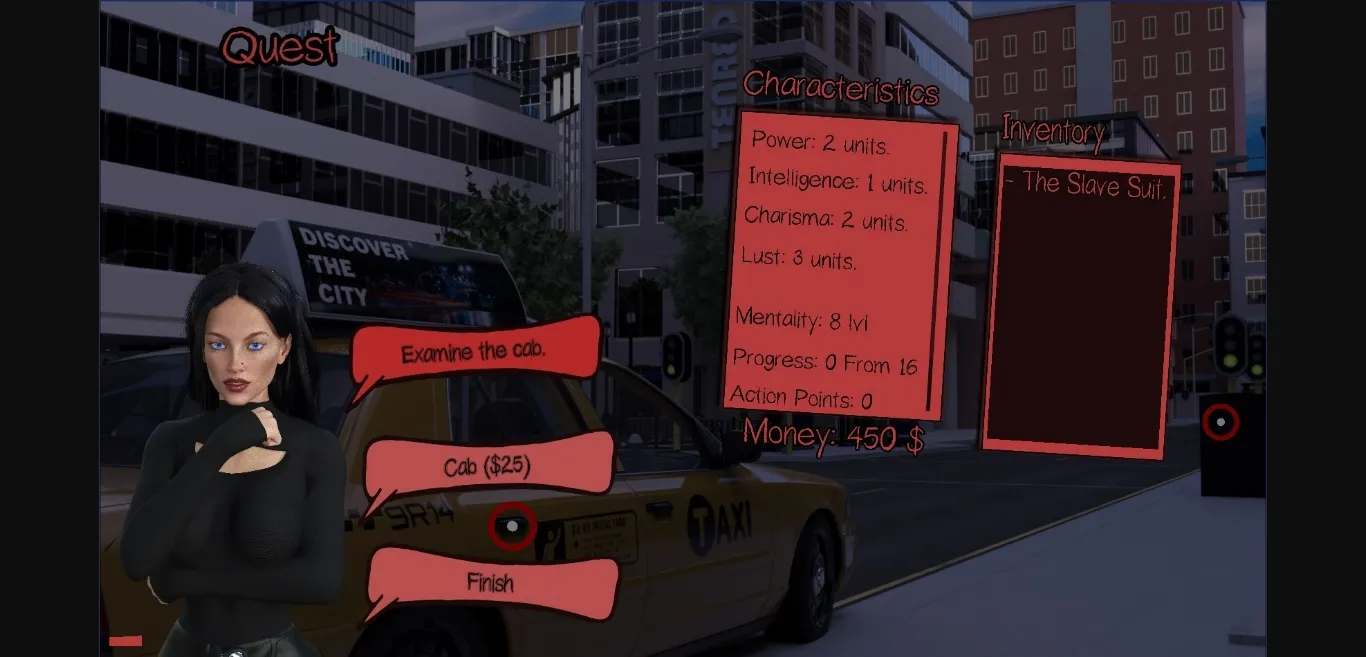Select the "Cab ($25)" choice
1366x657 pixels.
tap(487, 467)
